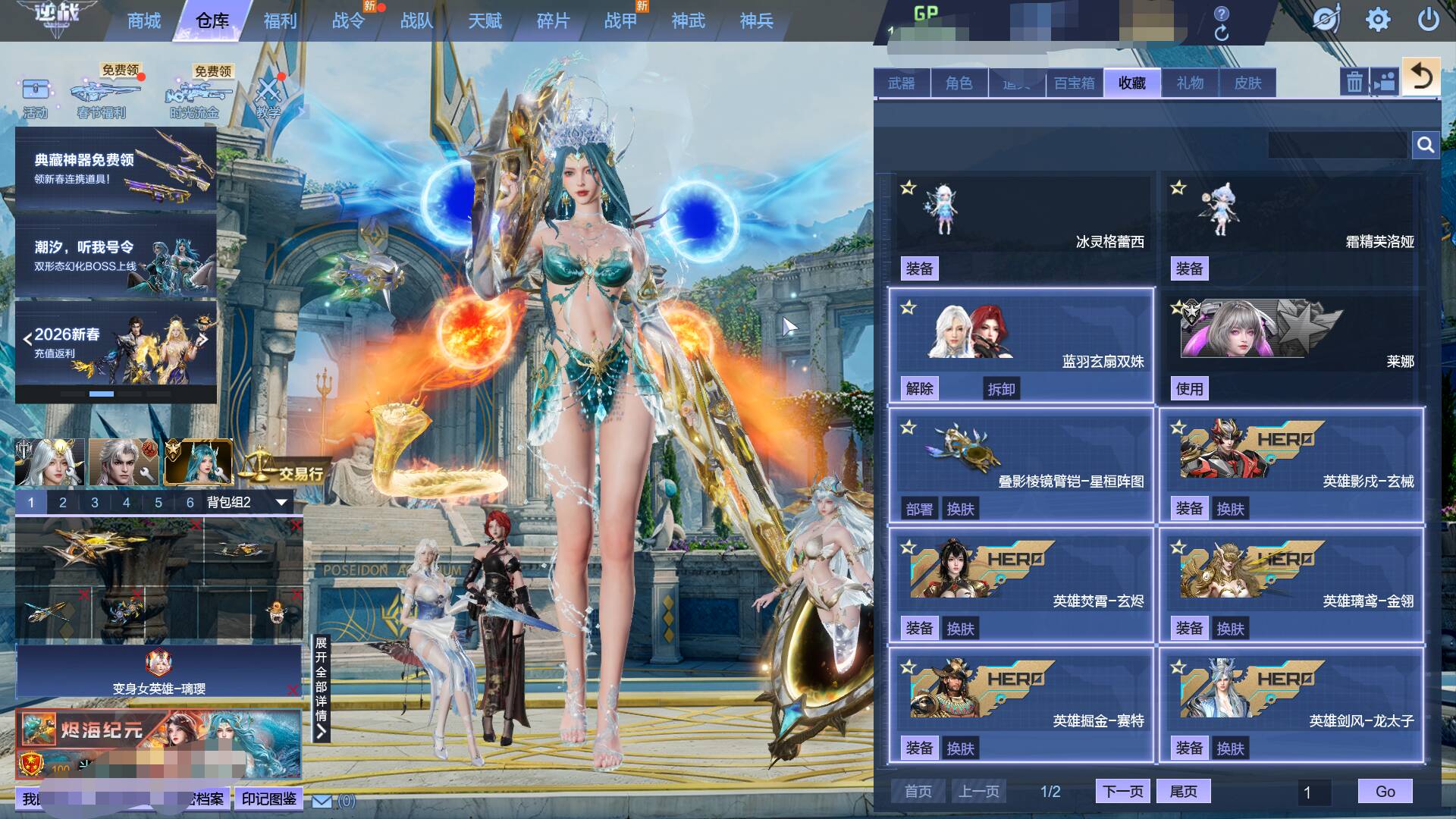Open the 商城 shop menu
1456x819 pixels.
tap(144, 21)
